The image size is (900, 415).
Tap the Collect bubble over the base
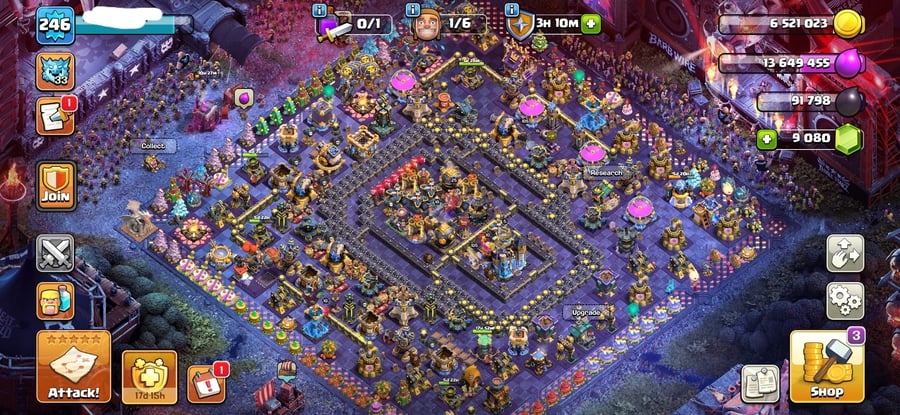tap(152, 145)
